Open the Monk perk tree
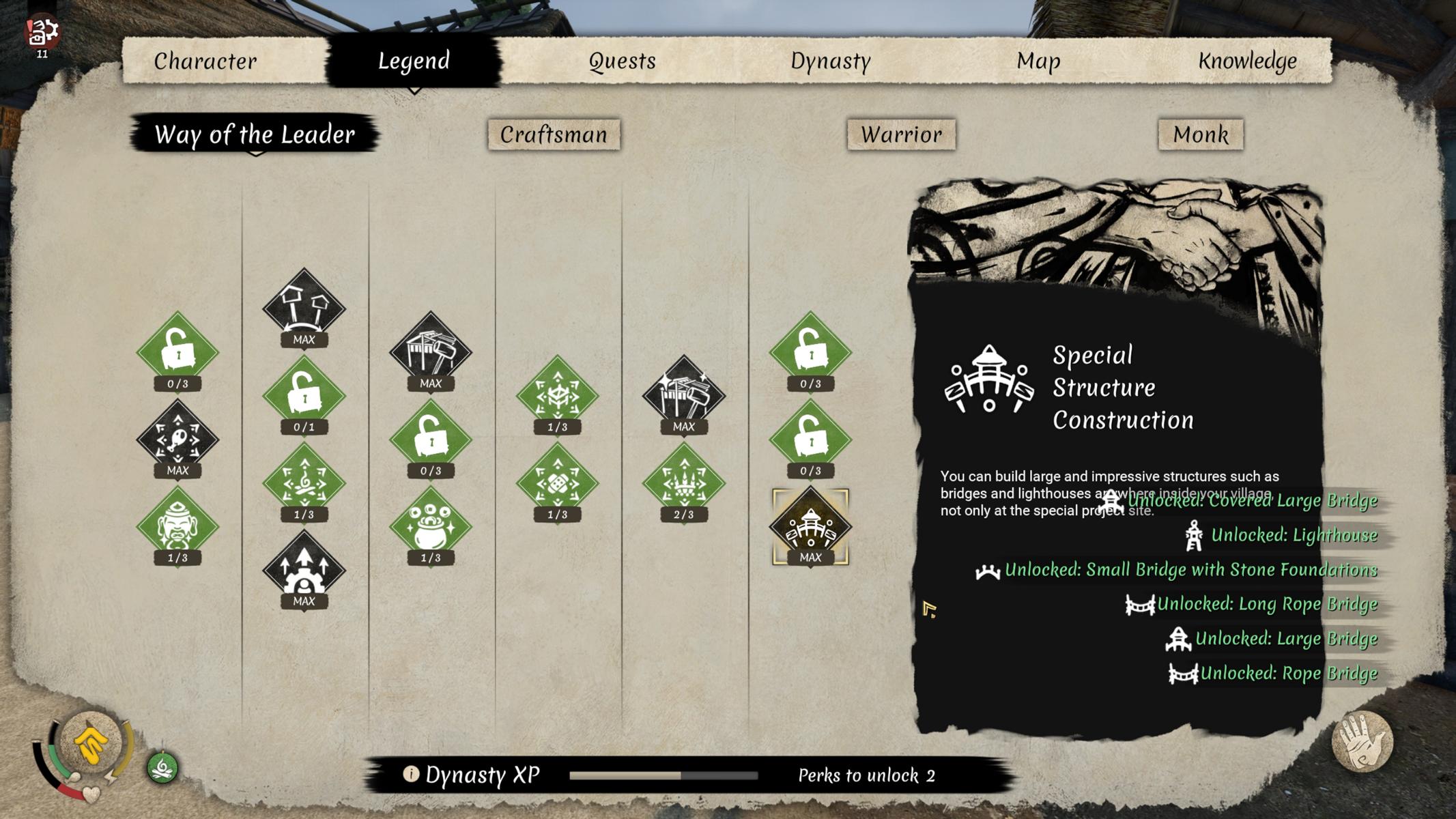 click(1201, 134)
